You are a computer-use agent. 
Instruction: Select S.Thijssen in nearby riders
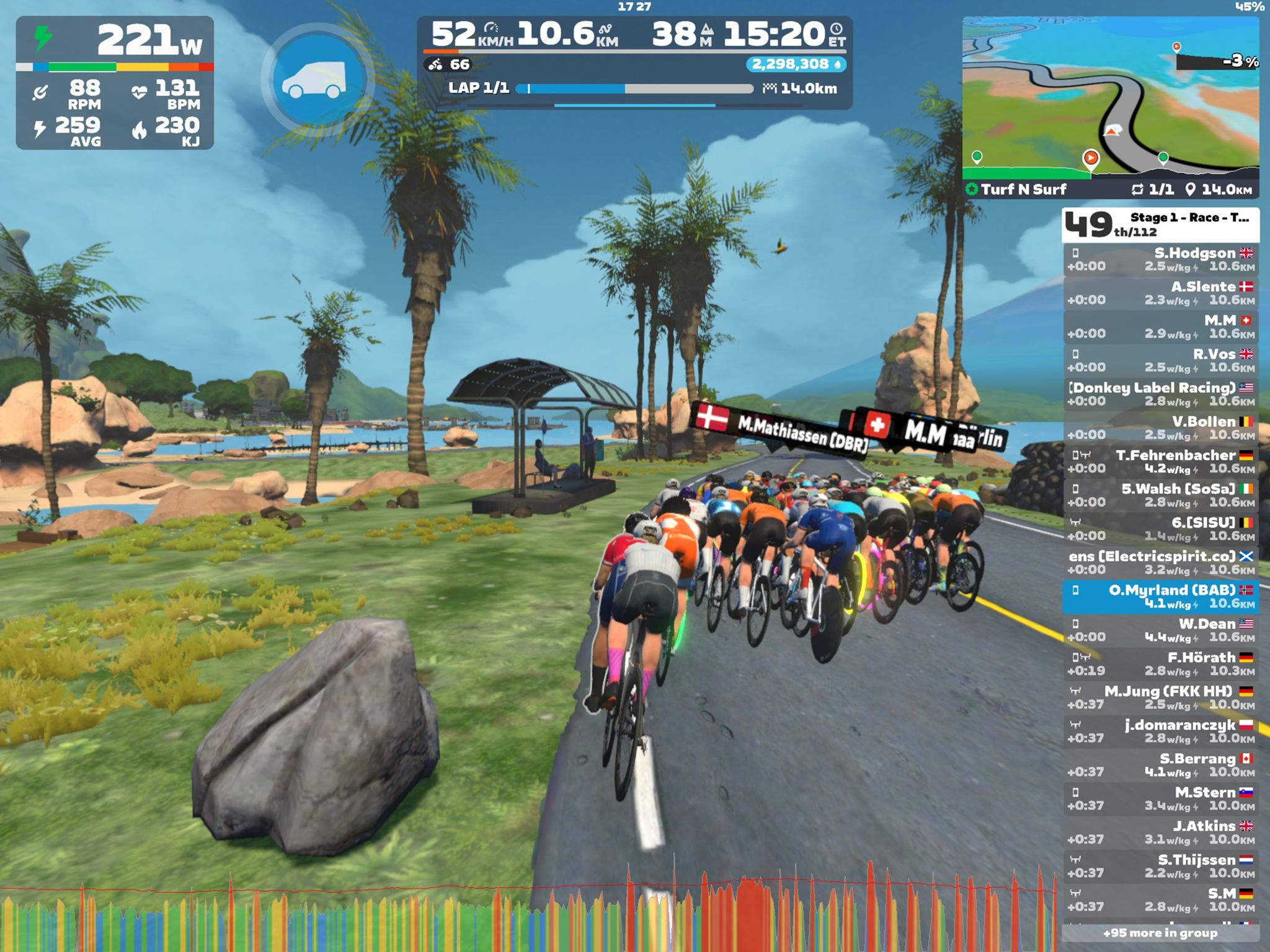1160,866
